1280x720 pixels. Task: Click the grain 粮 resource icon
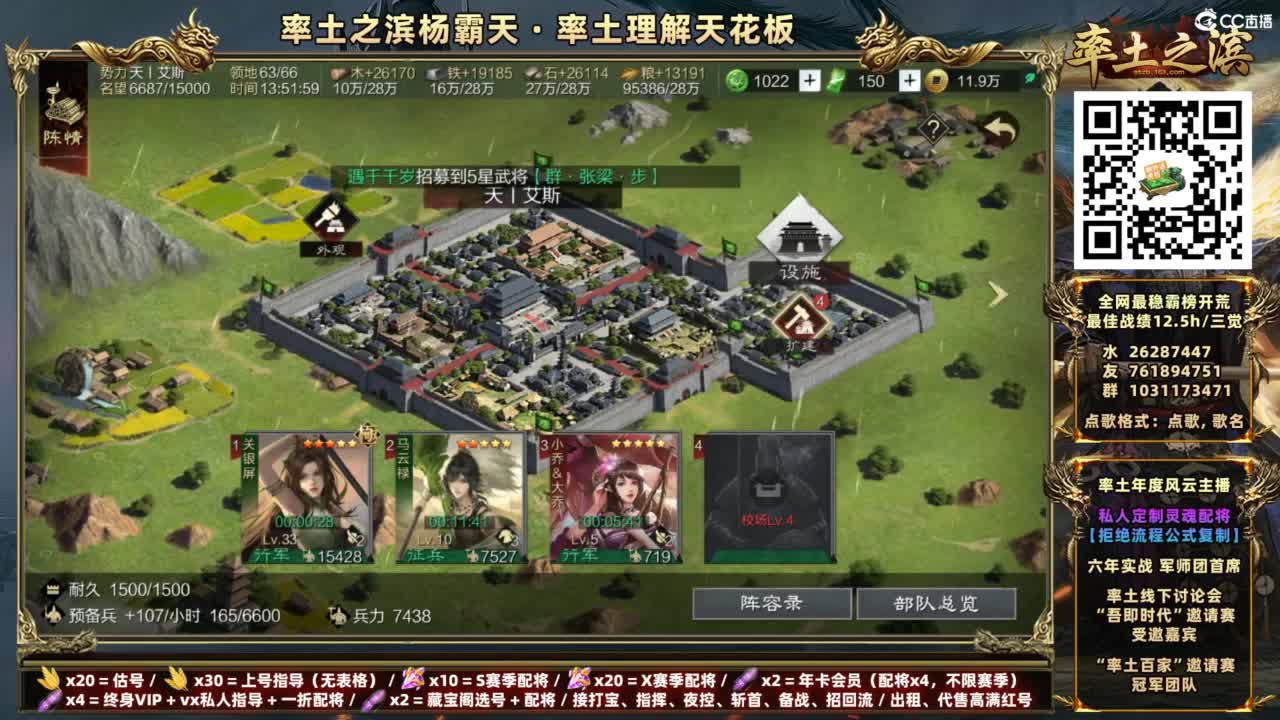click(630, 72)
